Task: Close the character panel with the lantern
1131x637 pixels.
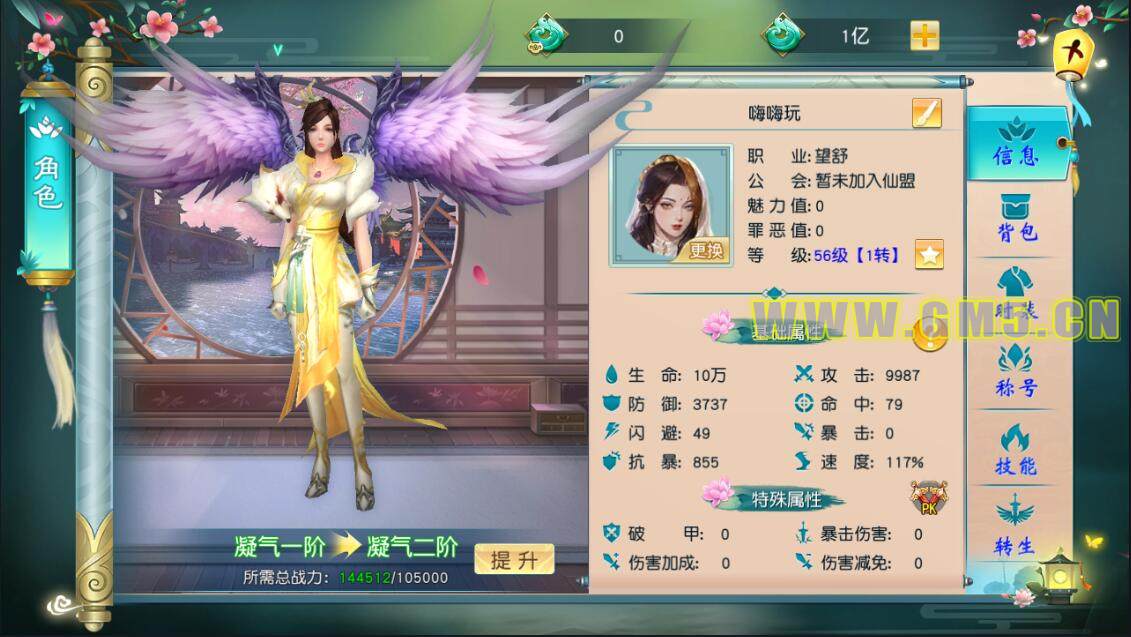Action: point(1074,50)
